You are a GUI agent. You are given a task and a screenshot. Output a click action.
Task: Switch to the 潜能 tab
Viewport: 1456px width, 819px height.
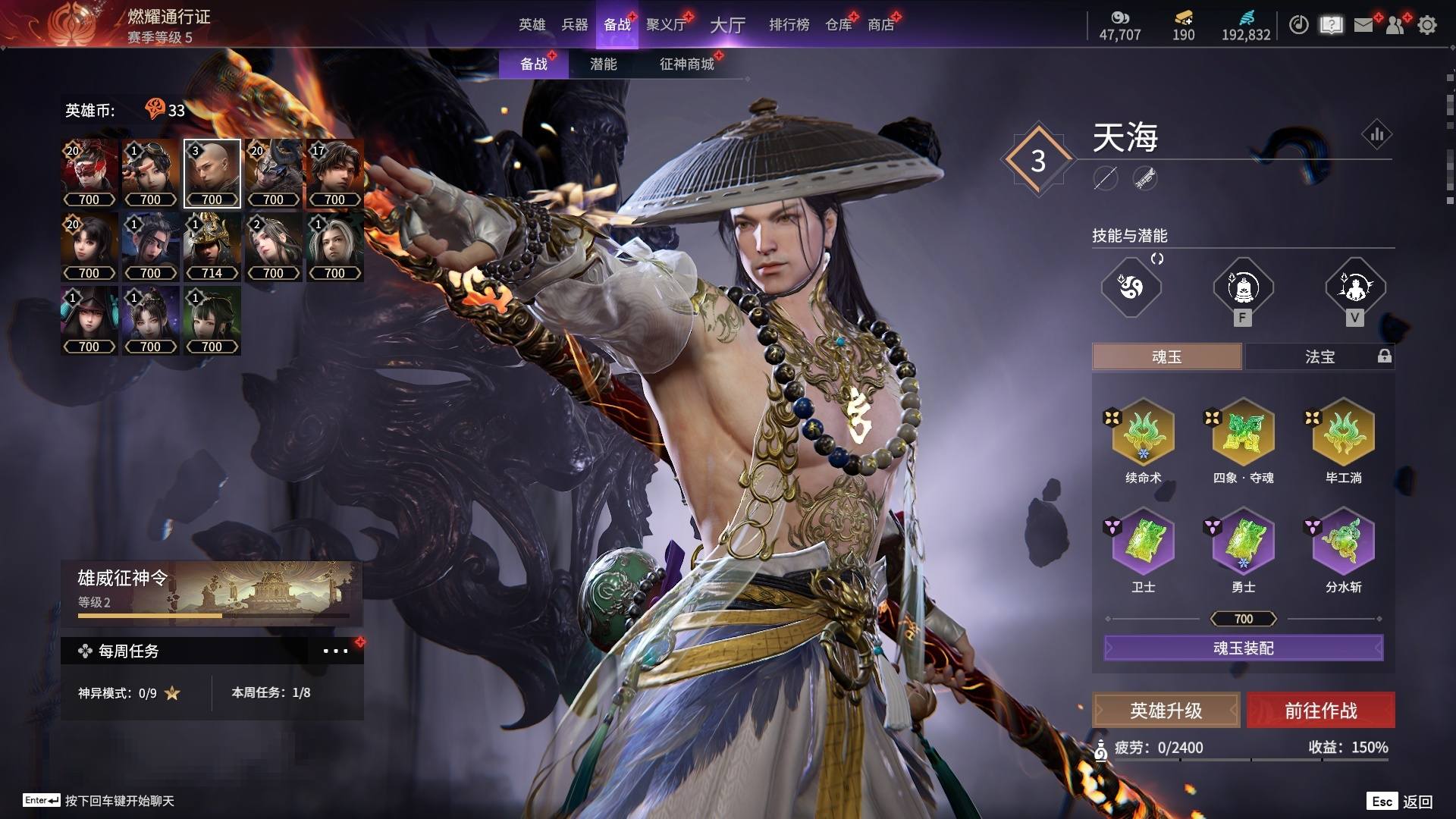pos(603,64)
